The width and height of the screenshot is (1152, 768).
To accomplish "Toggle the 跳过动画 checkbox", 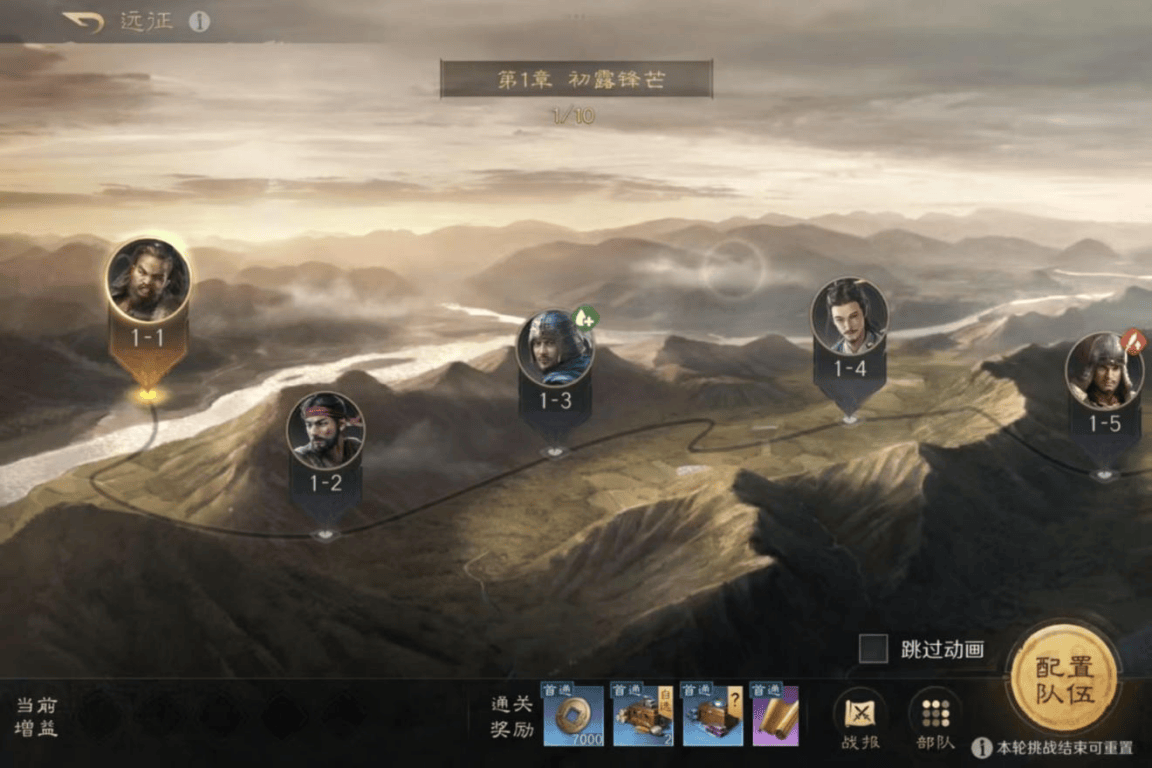I will click(873, 649).
